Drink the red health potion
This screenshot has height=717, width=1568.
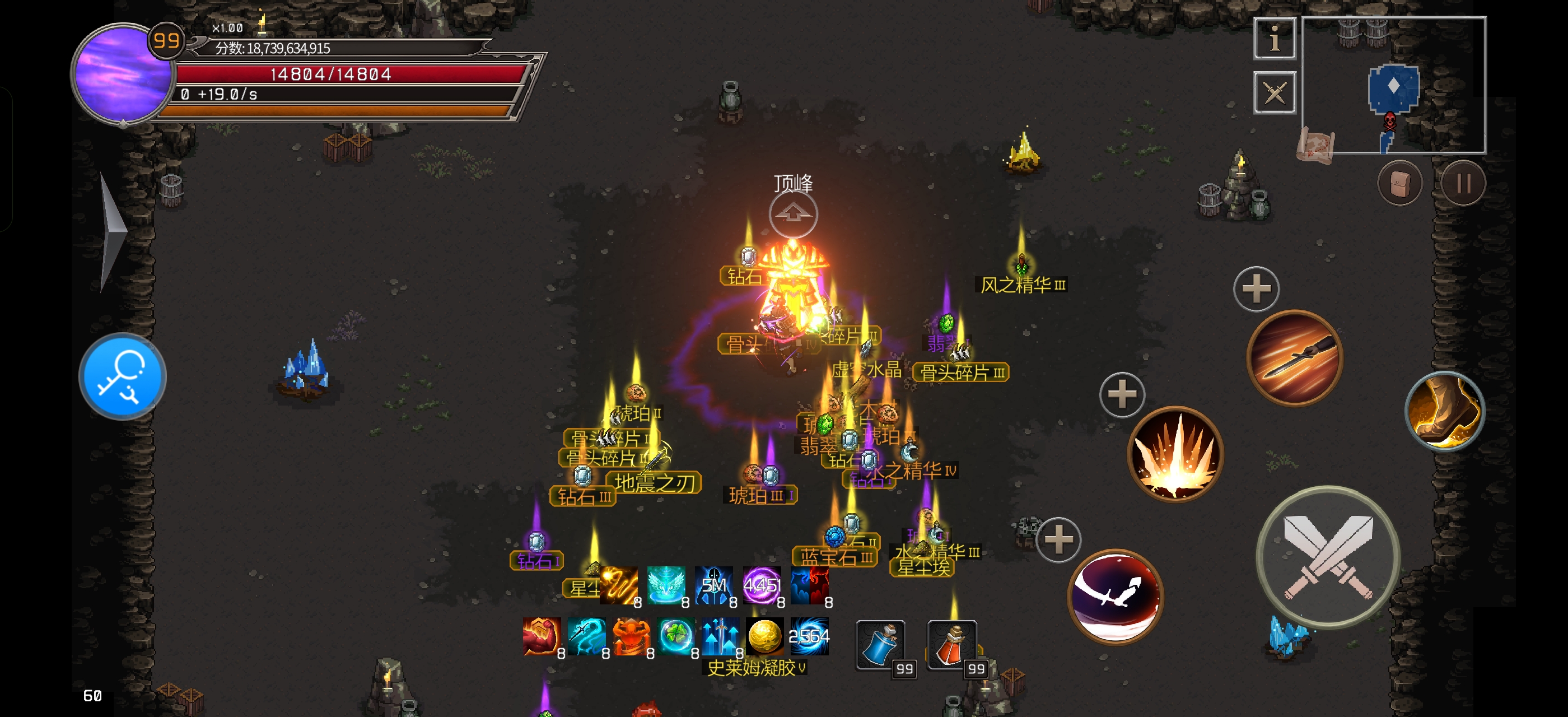tap(951, 645)
